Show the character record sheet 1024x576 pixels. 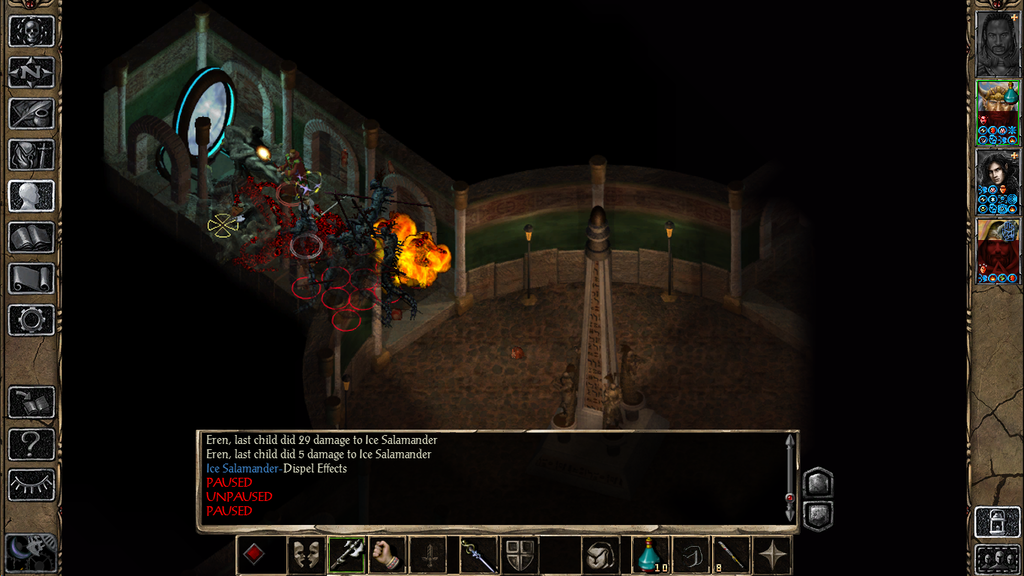click(x=31, y=195)
